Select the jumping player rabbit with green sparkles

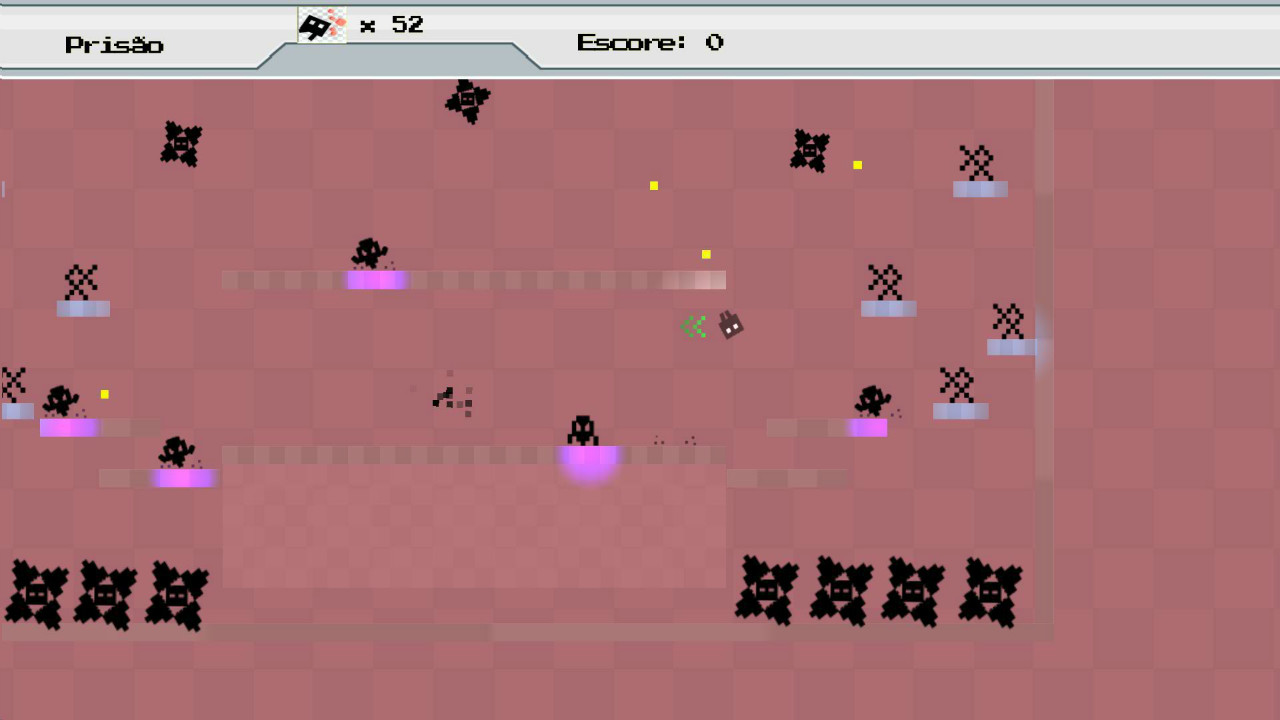pos(727,326)
